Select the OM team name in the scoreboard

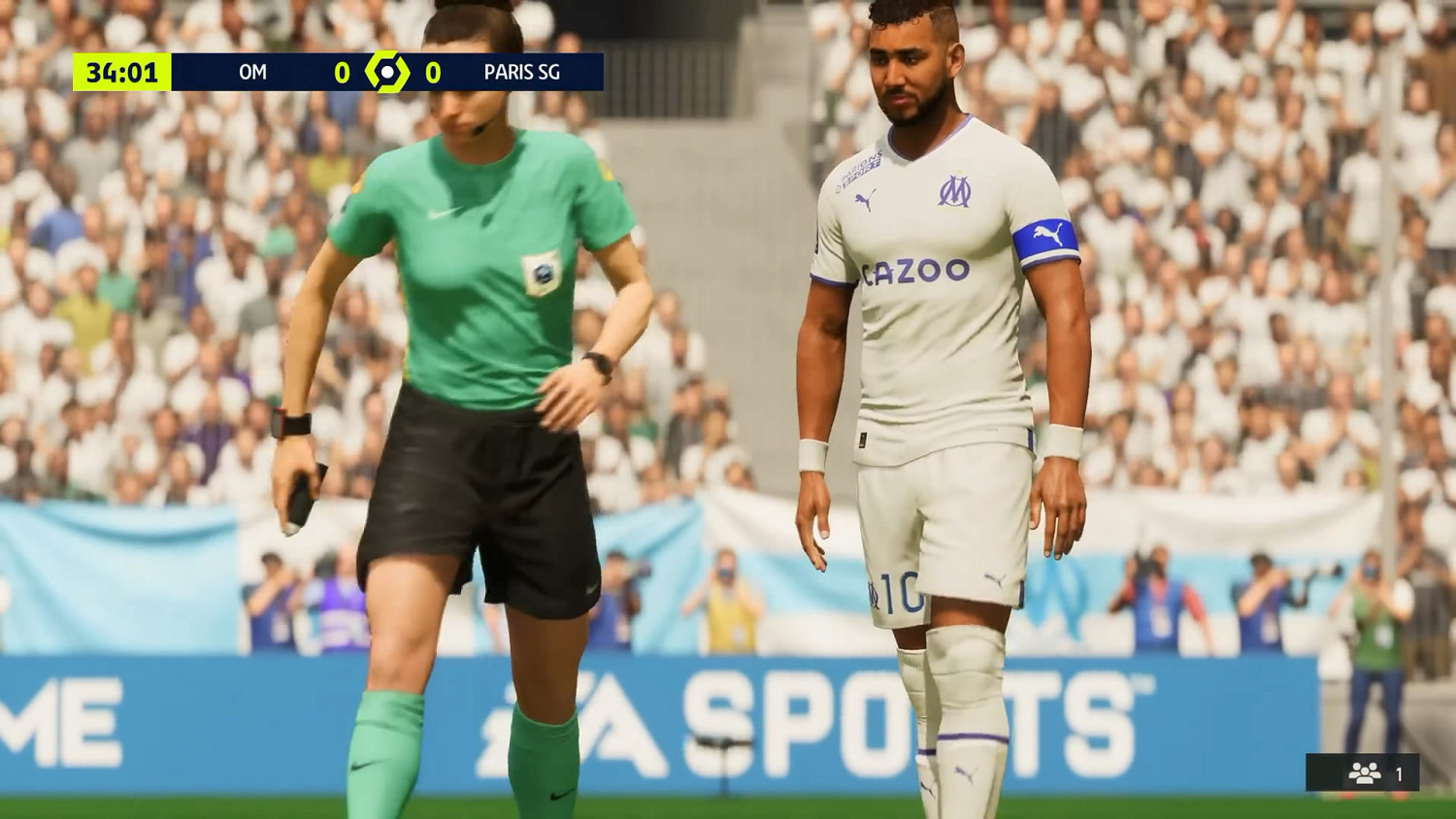pyautogui.click(x=251, y=71)
